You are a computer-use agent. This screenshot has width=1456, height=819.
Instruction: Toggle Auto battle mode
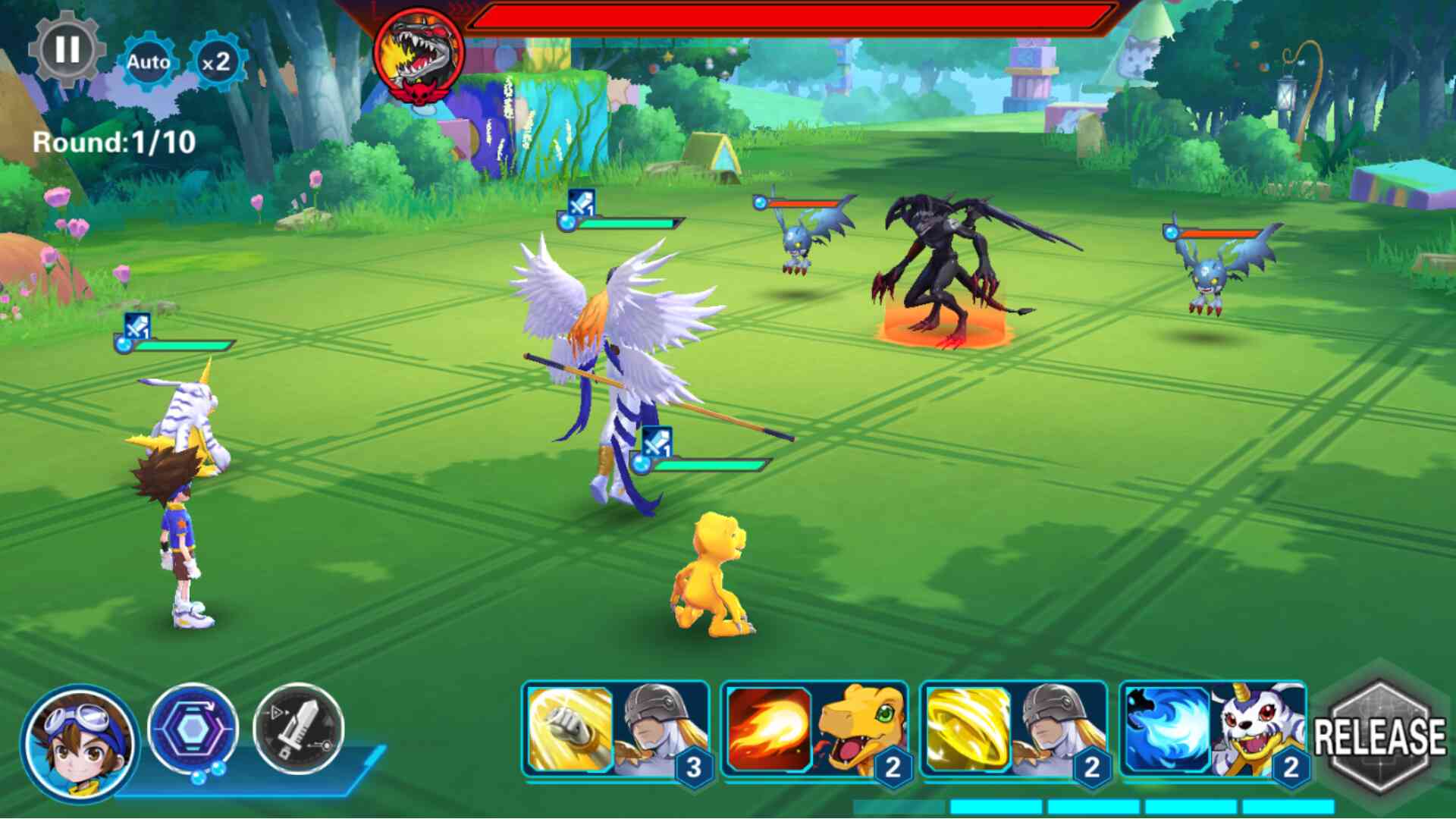click(148, 62)
